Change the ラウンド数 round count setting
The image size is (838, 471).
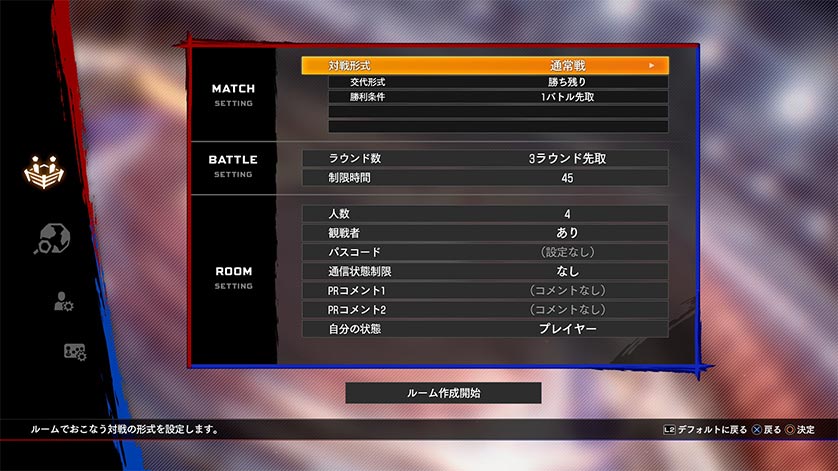coord(484,158)
